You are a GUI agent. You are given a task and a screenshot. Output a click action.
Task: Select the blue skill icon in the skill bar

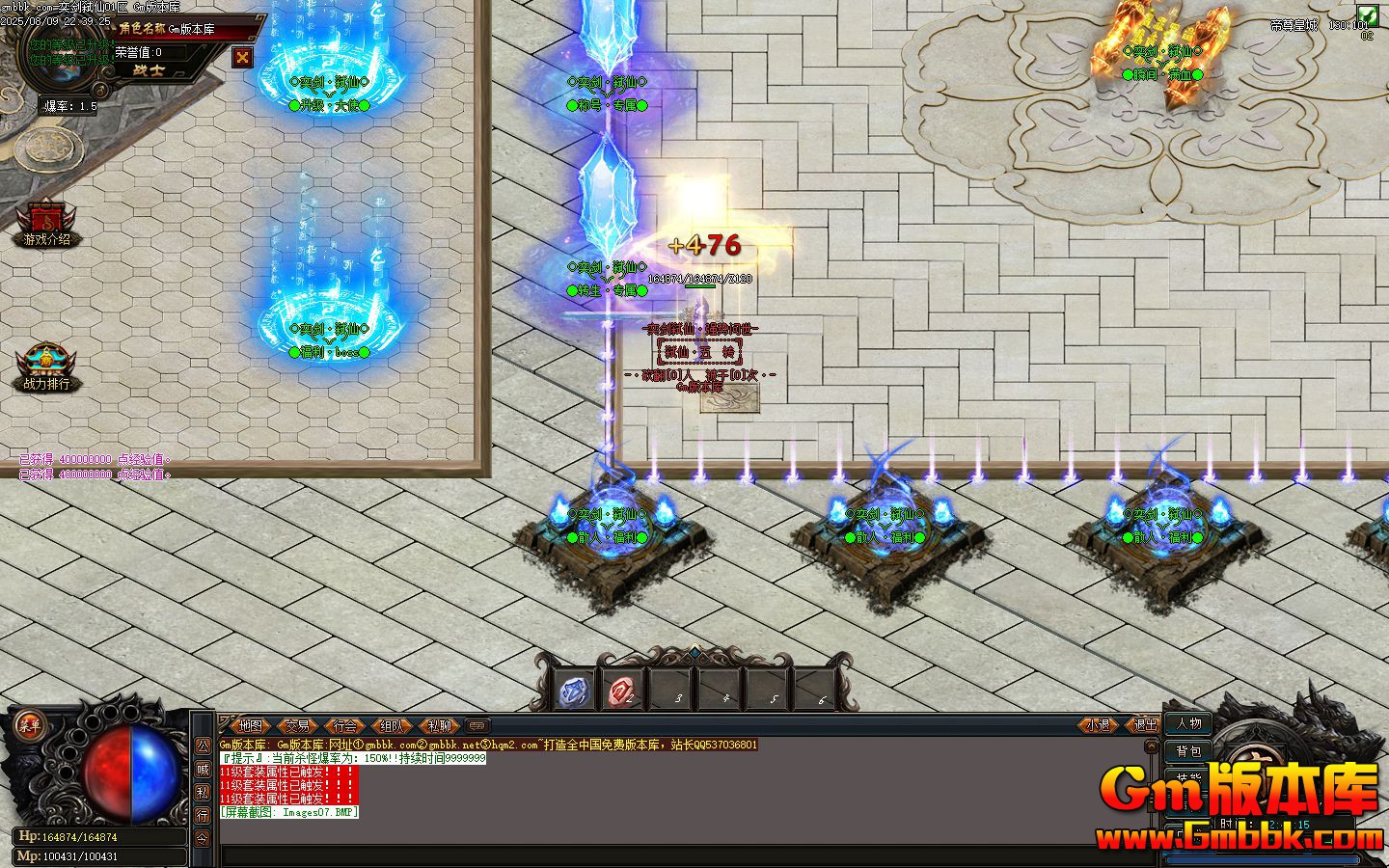(573, 689)
